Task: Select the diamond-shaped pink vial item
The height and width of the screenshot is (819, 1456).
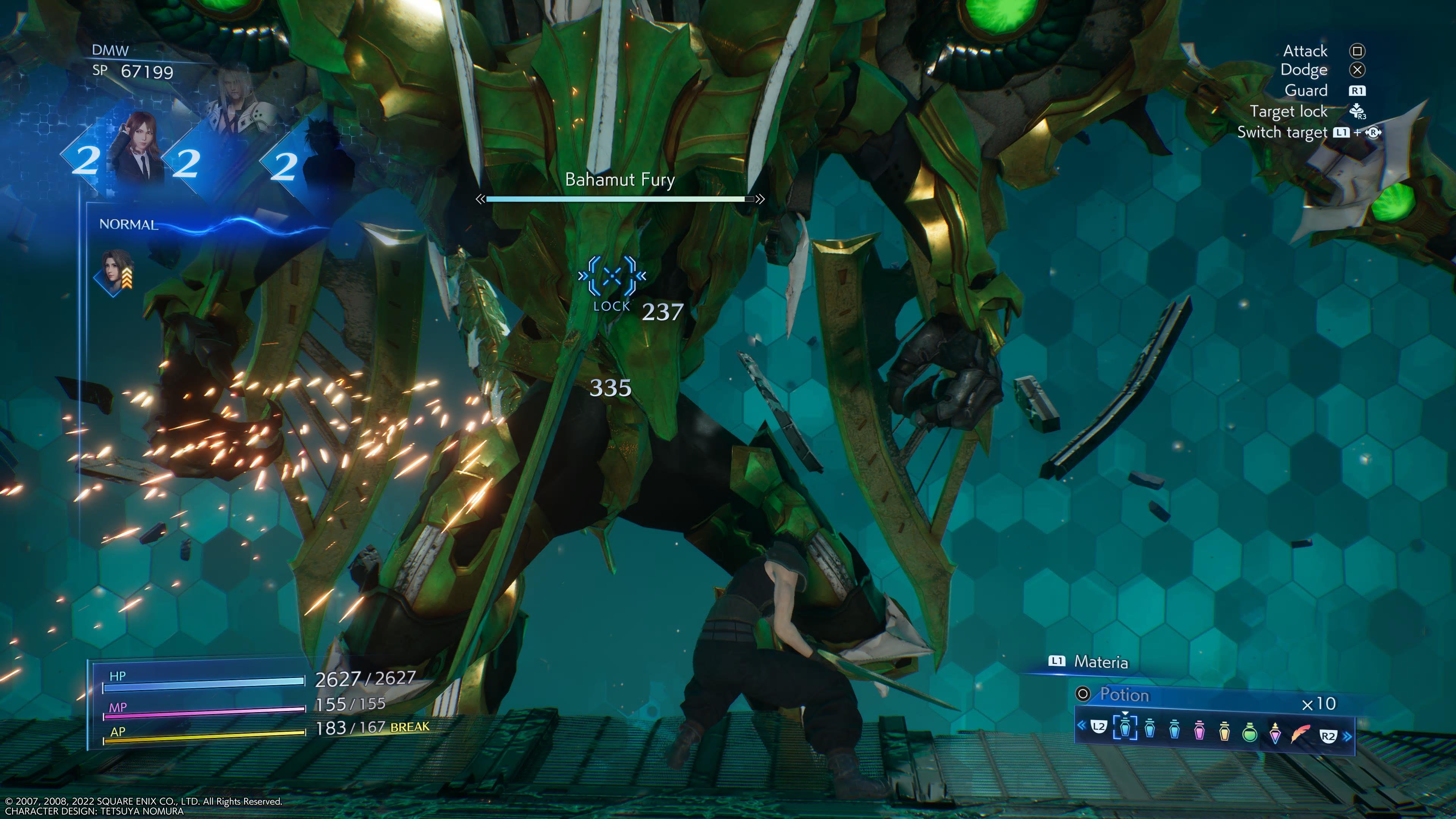Action: [1275, 733]
